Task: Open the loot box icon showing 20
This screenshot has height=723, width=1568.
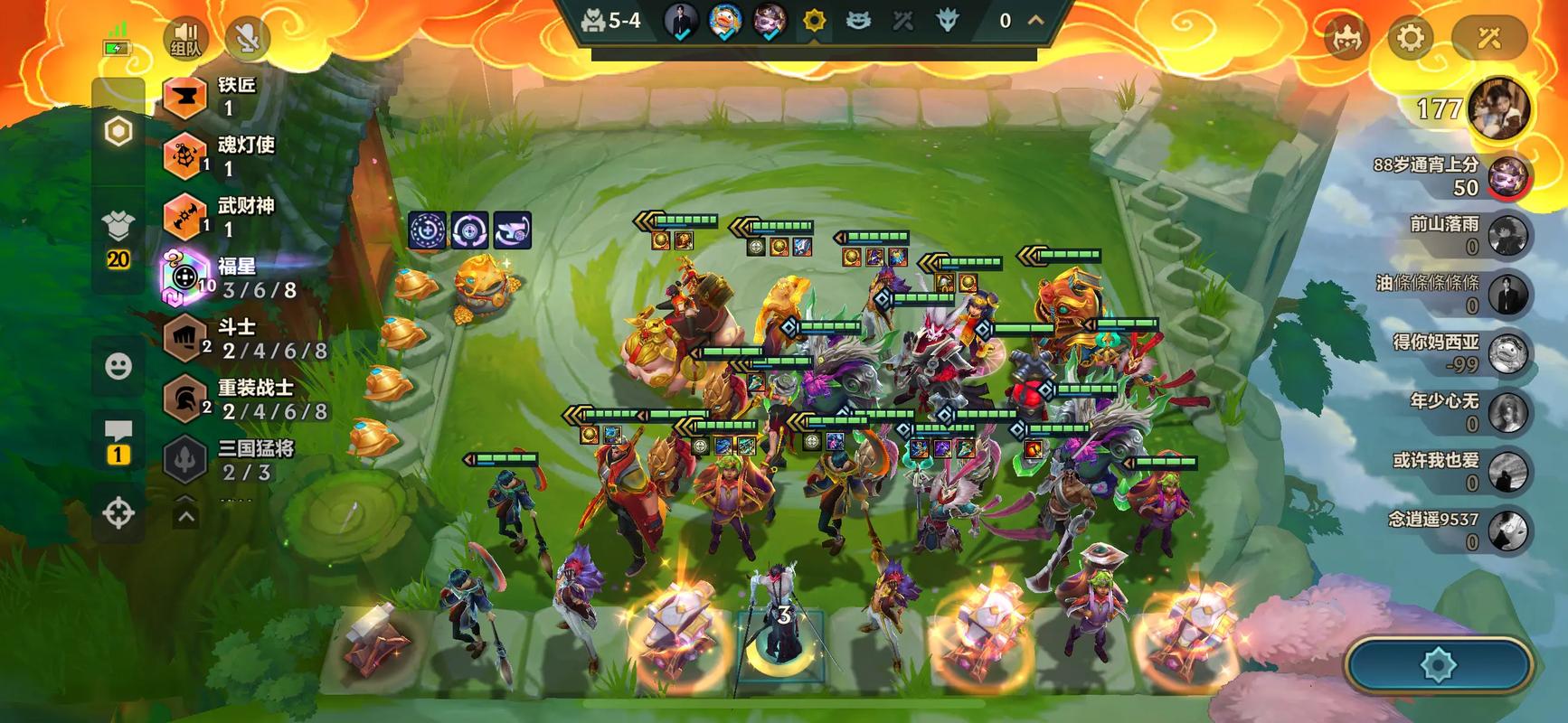Action: (118, 237)
